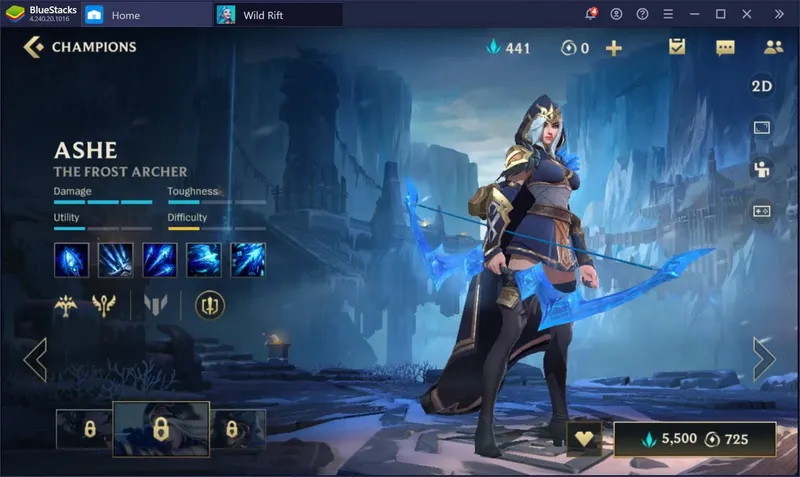View the previous champion with the left arrow
800x477 pixels.
point(35,360)
